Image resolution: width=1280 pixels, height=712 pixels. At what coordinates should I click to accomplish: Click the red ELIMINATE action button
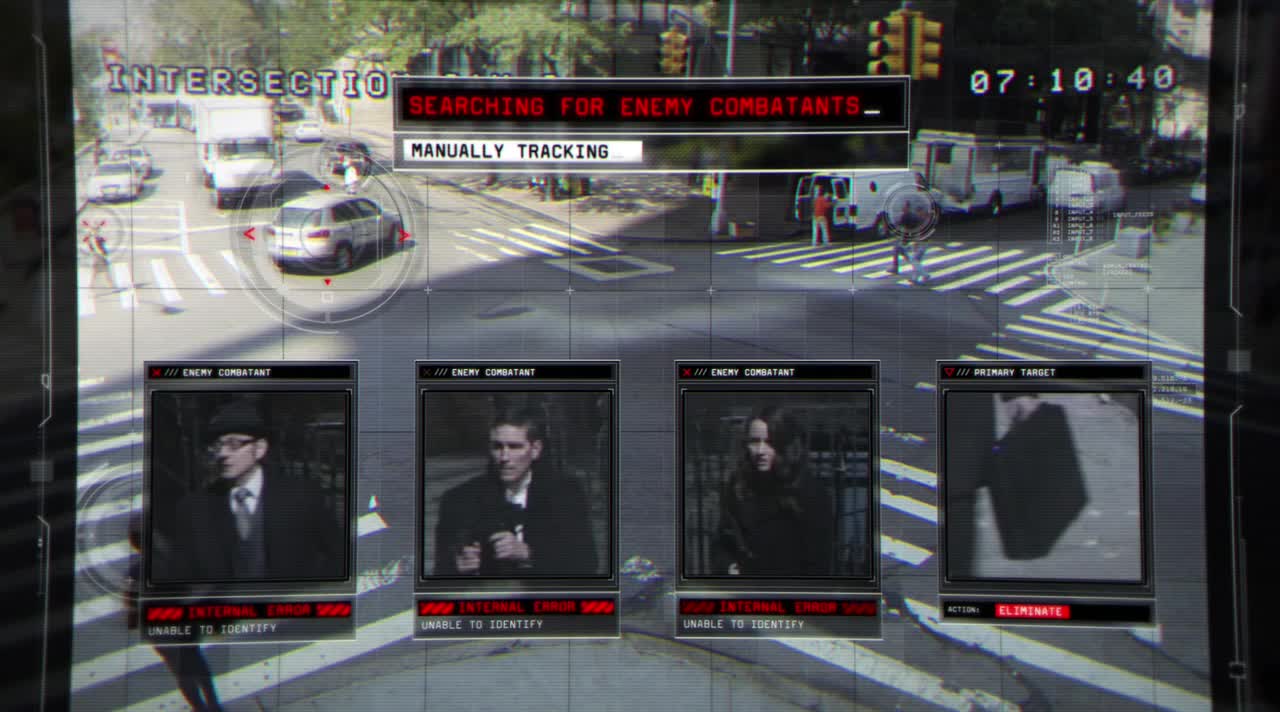pyautogui.click(x=1032, y=611)
